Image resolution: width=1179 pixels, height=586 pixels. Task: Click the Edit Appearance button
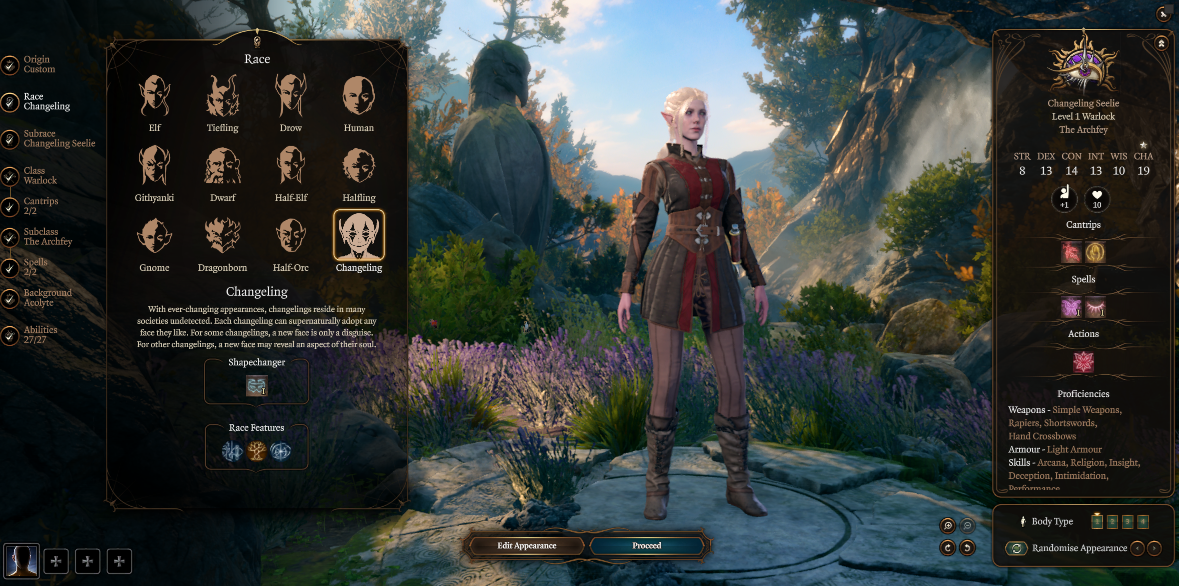pos(527,546)
